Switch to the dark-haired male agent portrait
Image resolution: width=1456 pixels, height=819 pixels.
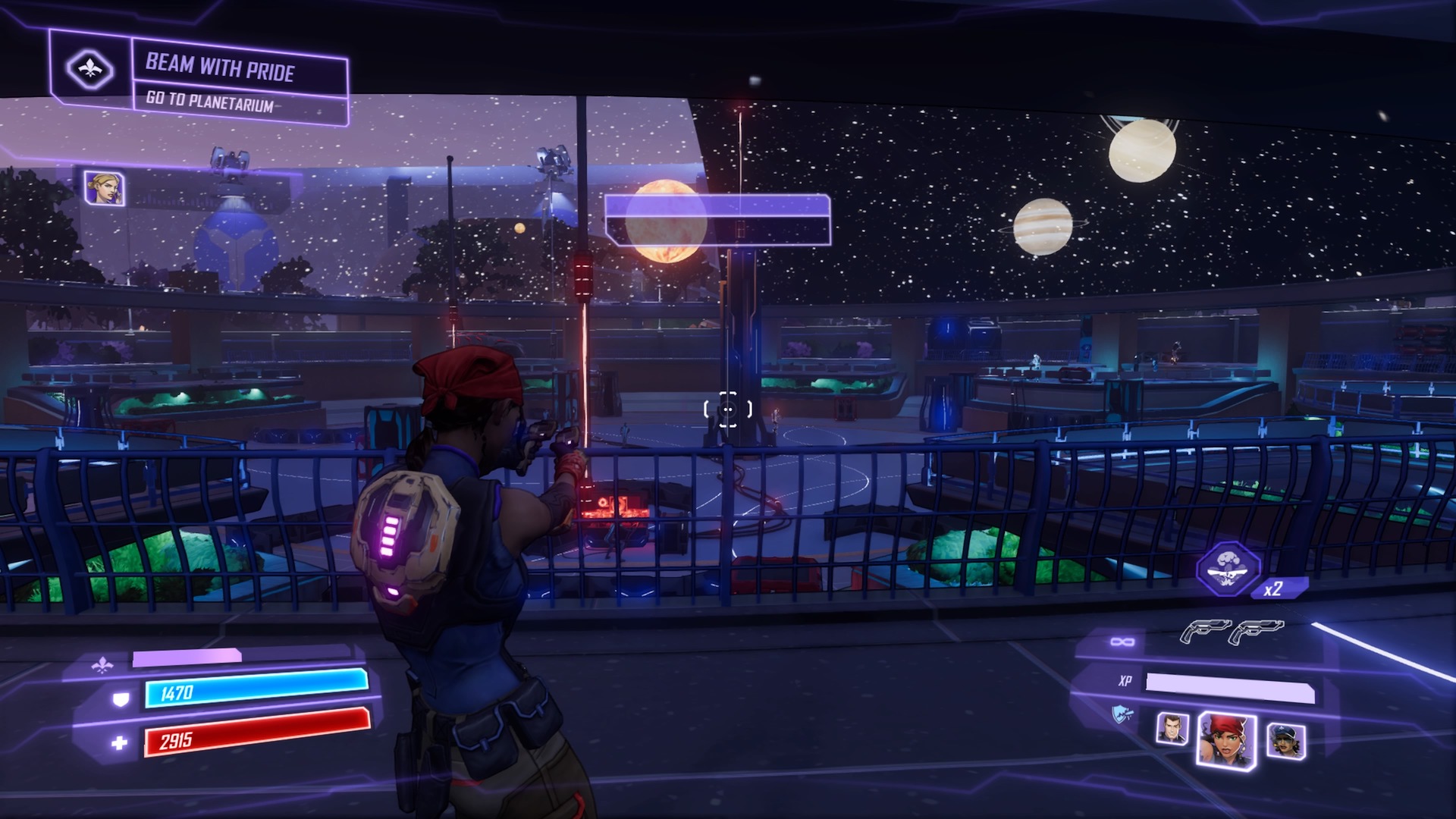pyautogui.click(x=1172, y=730)
